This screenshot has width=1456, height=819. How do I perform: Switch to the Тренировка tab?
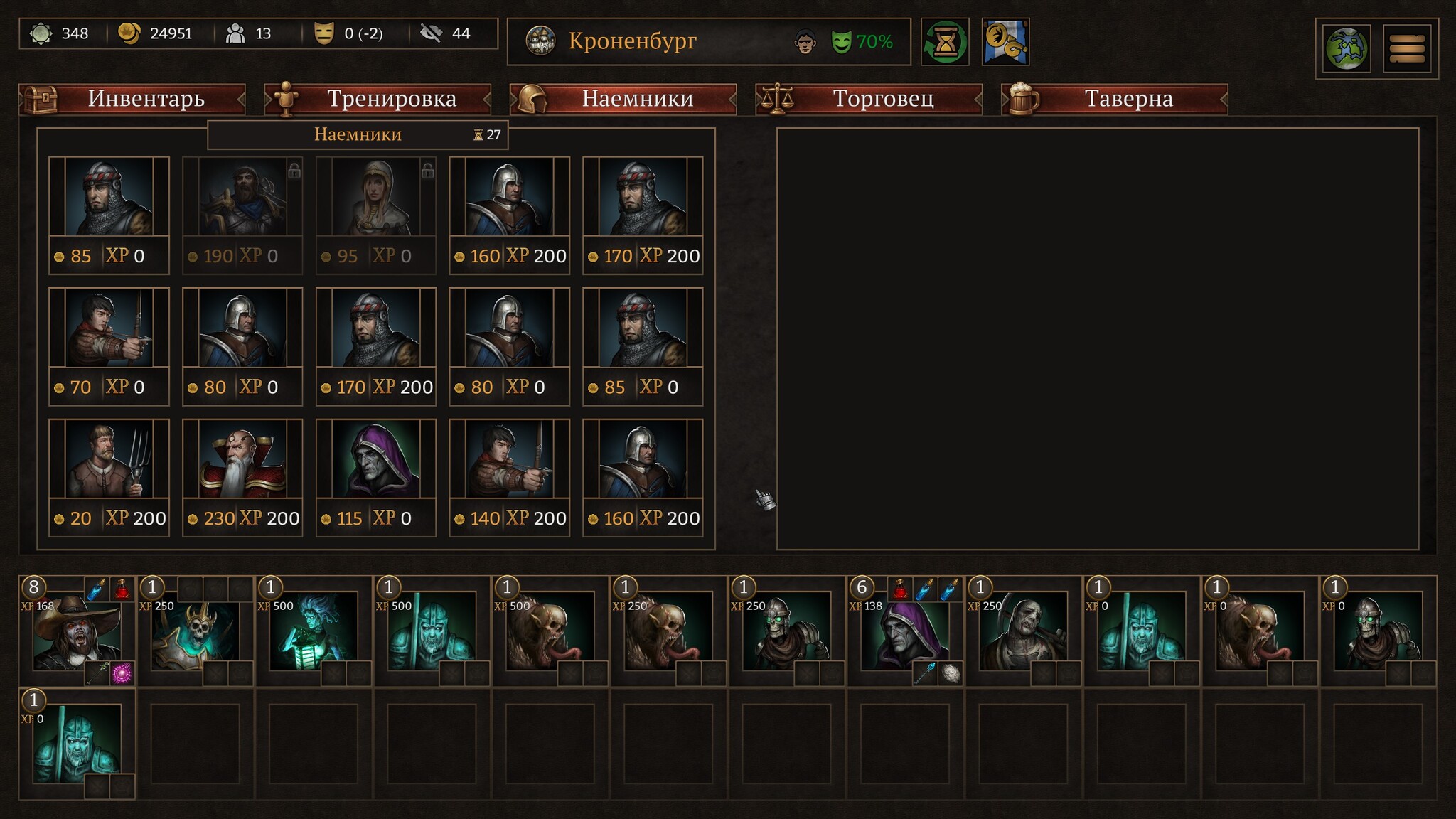378,99
